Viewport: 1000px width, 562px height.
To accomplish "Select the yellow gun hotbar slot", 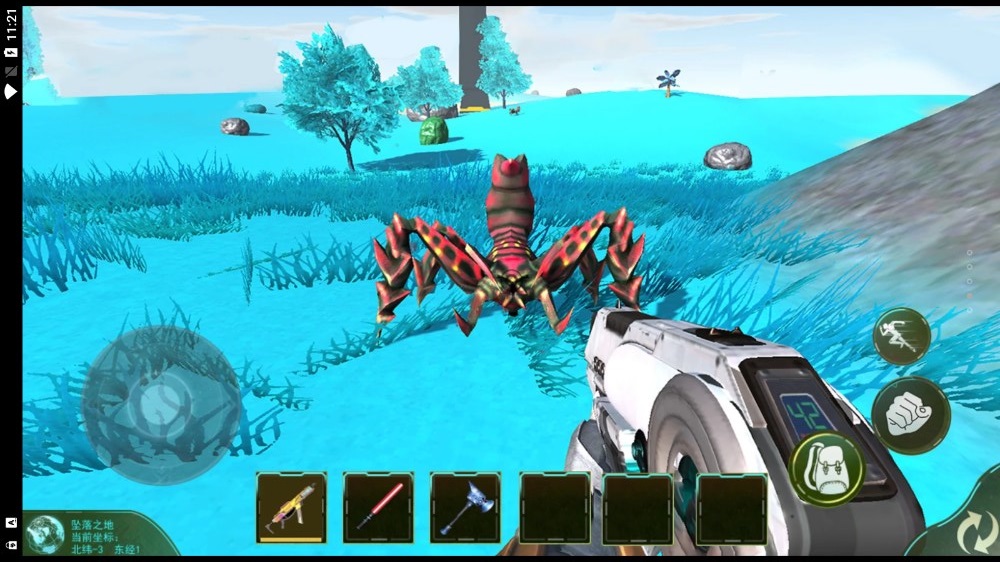I will click(291, 507).
